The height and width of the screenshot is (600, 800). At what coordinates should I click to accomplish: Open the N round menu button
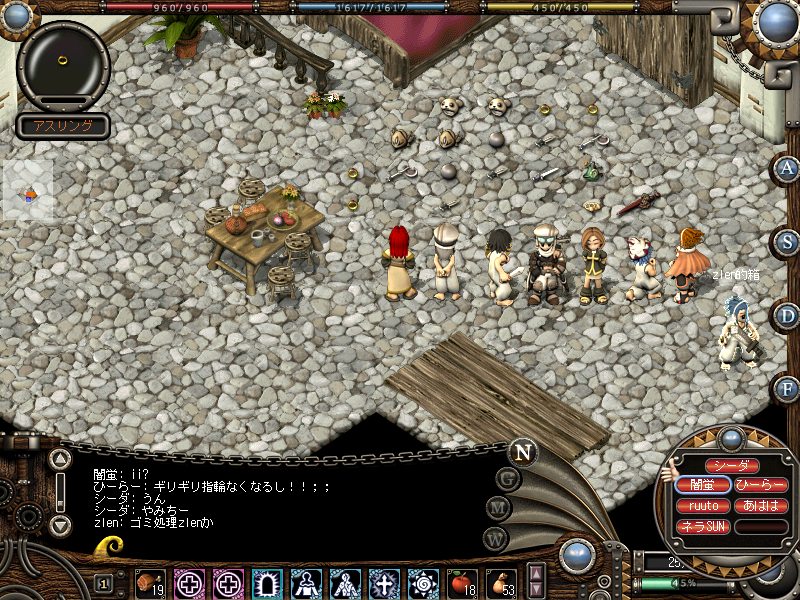(x=522, y=451)
